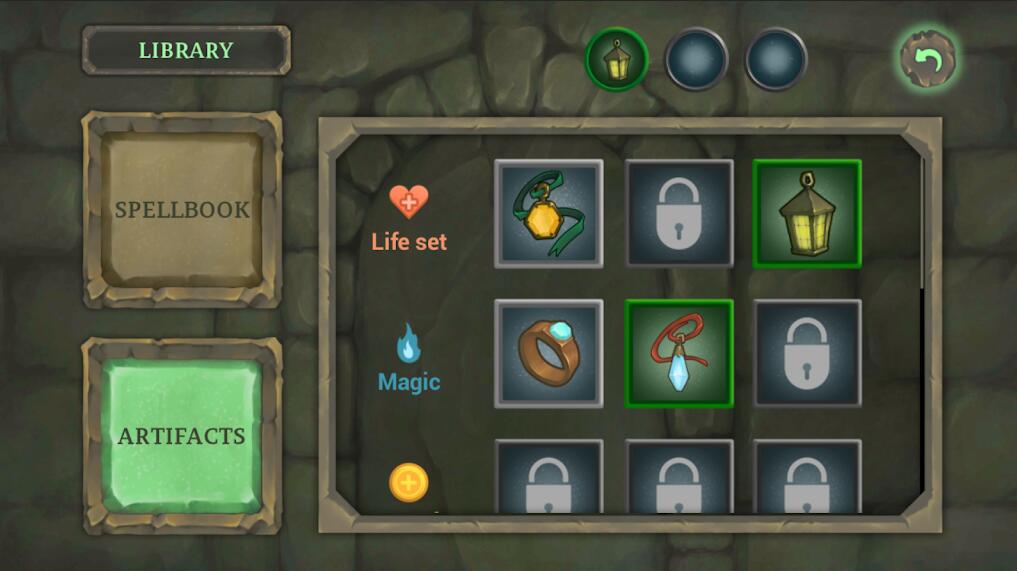
Task: Switch to the Spellbook tab
Action: (182, 209)
